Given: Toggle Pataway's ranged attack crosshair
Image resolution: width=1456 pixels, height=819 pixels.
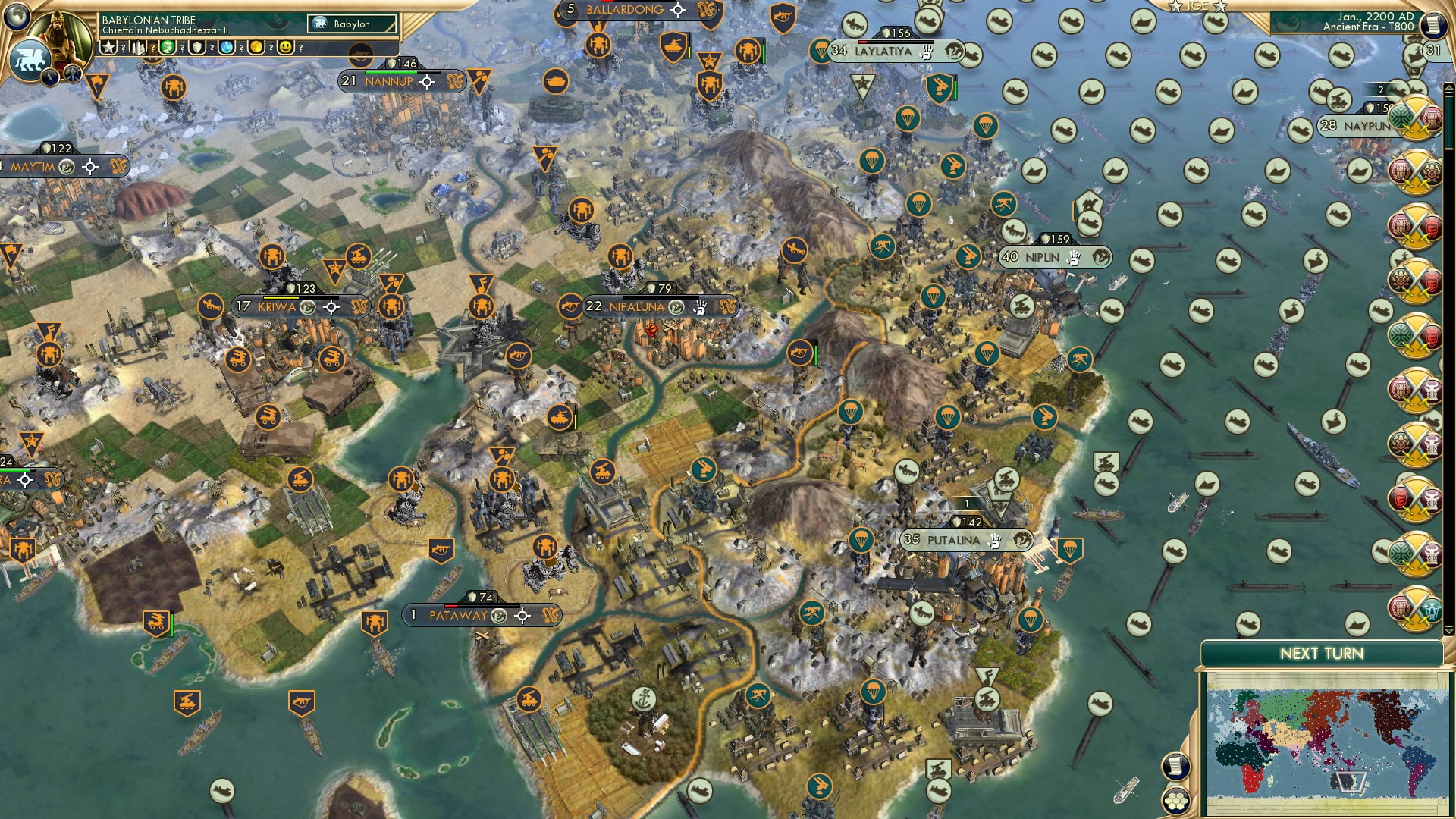Looking at the screenshot, I should pyautogui.click(x=522, y=617).
